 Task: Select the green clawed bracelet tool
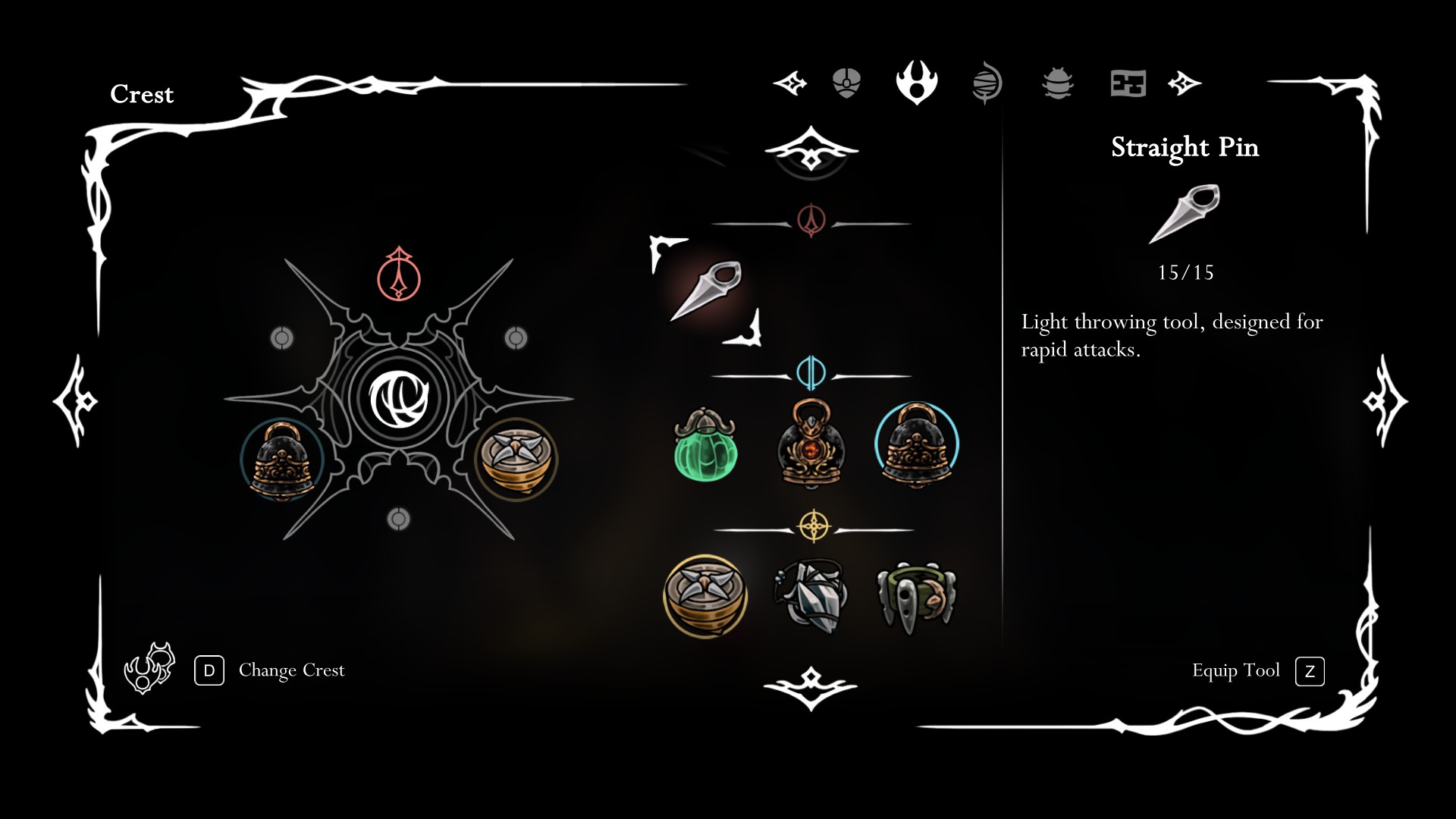point(916,597)
